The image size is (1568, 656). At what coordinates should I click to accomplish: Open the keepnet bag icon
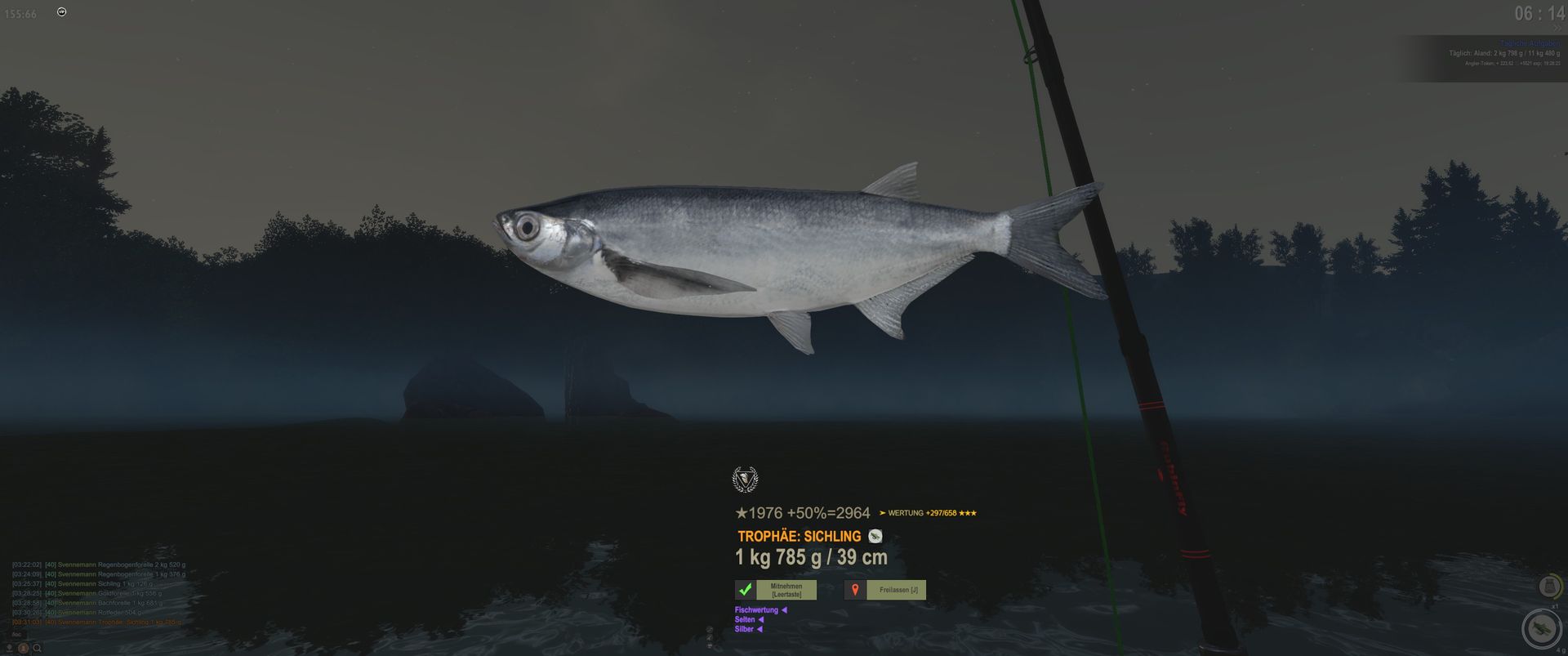[1549, 586]
